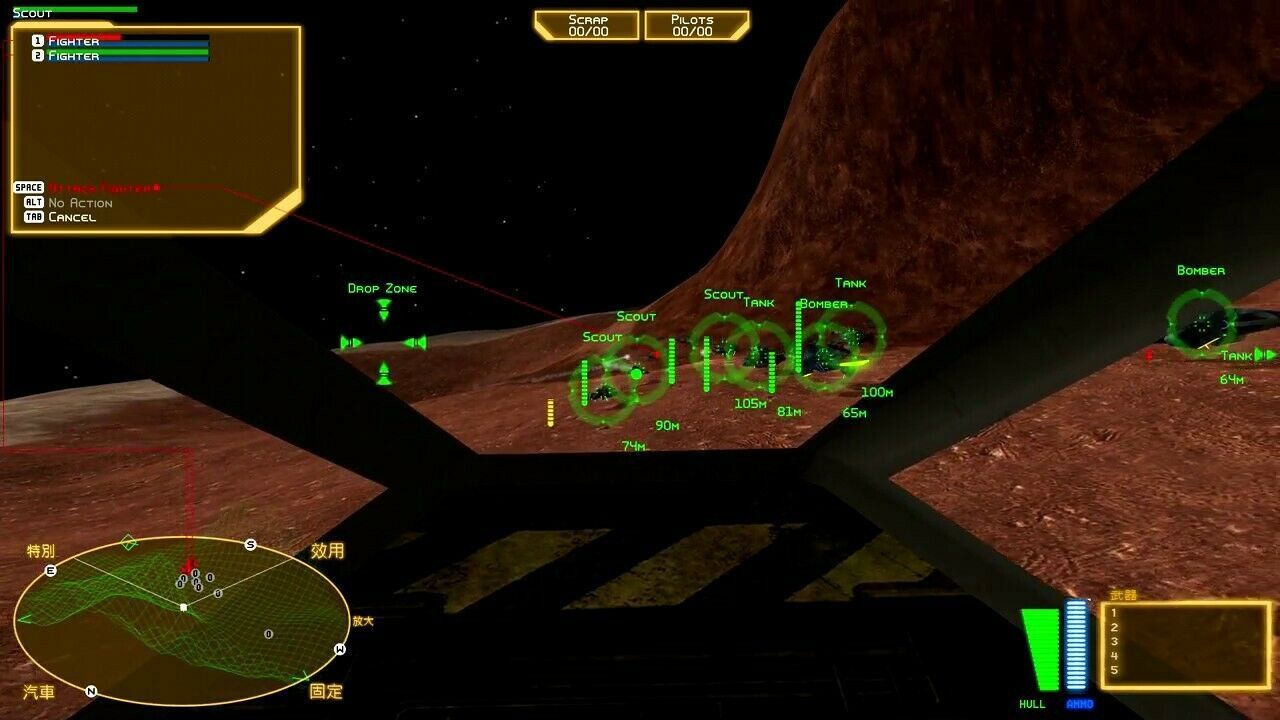Select the 効用 radar label
This screenshot has width=1280, height=720.
tap(327, 551)
